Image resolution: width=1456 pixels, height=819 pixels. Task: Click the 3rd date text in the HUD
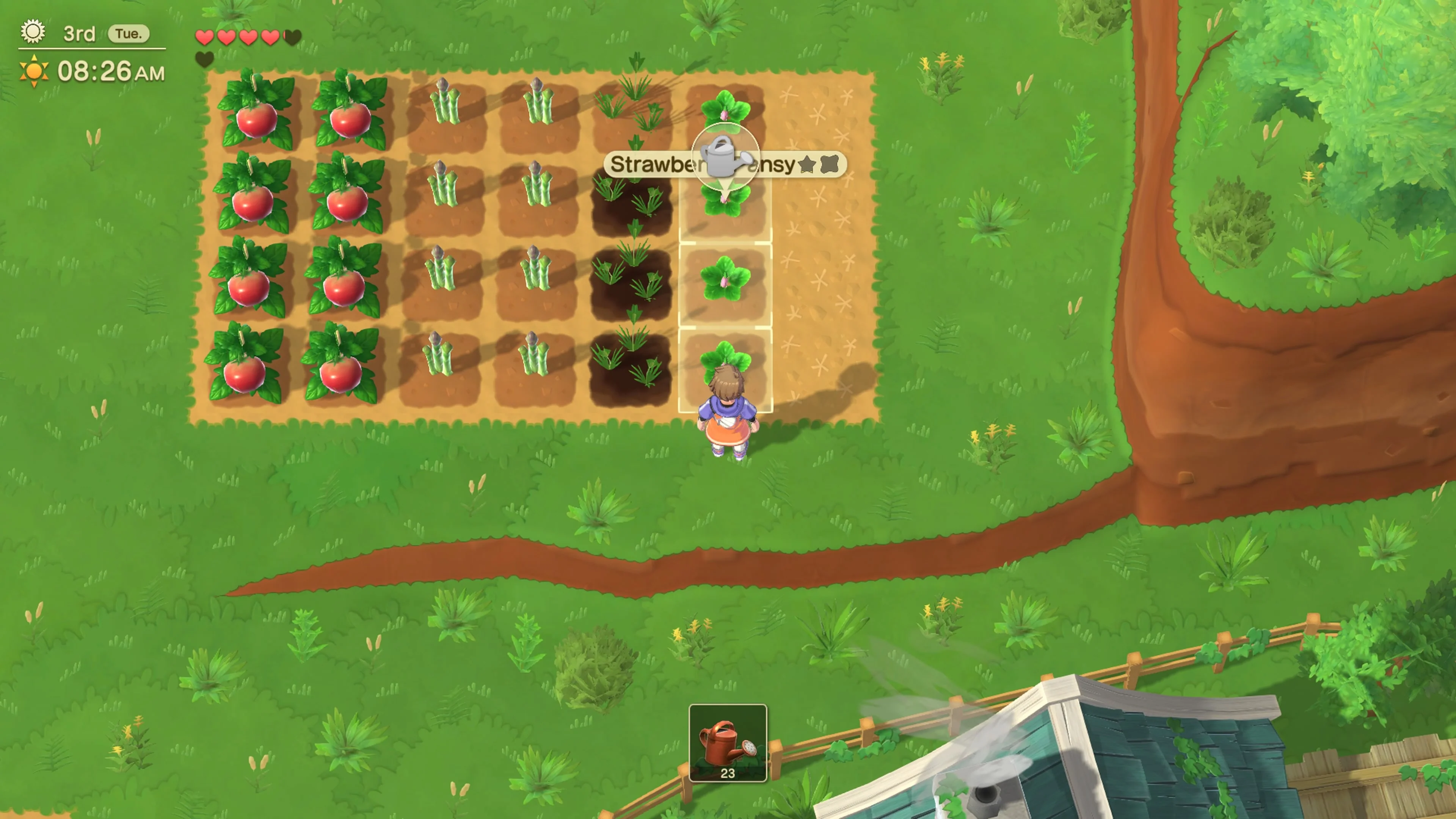[x=78, y=33]
